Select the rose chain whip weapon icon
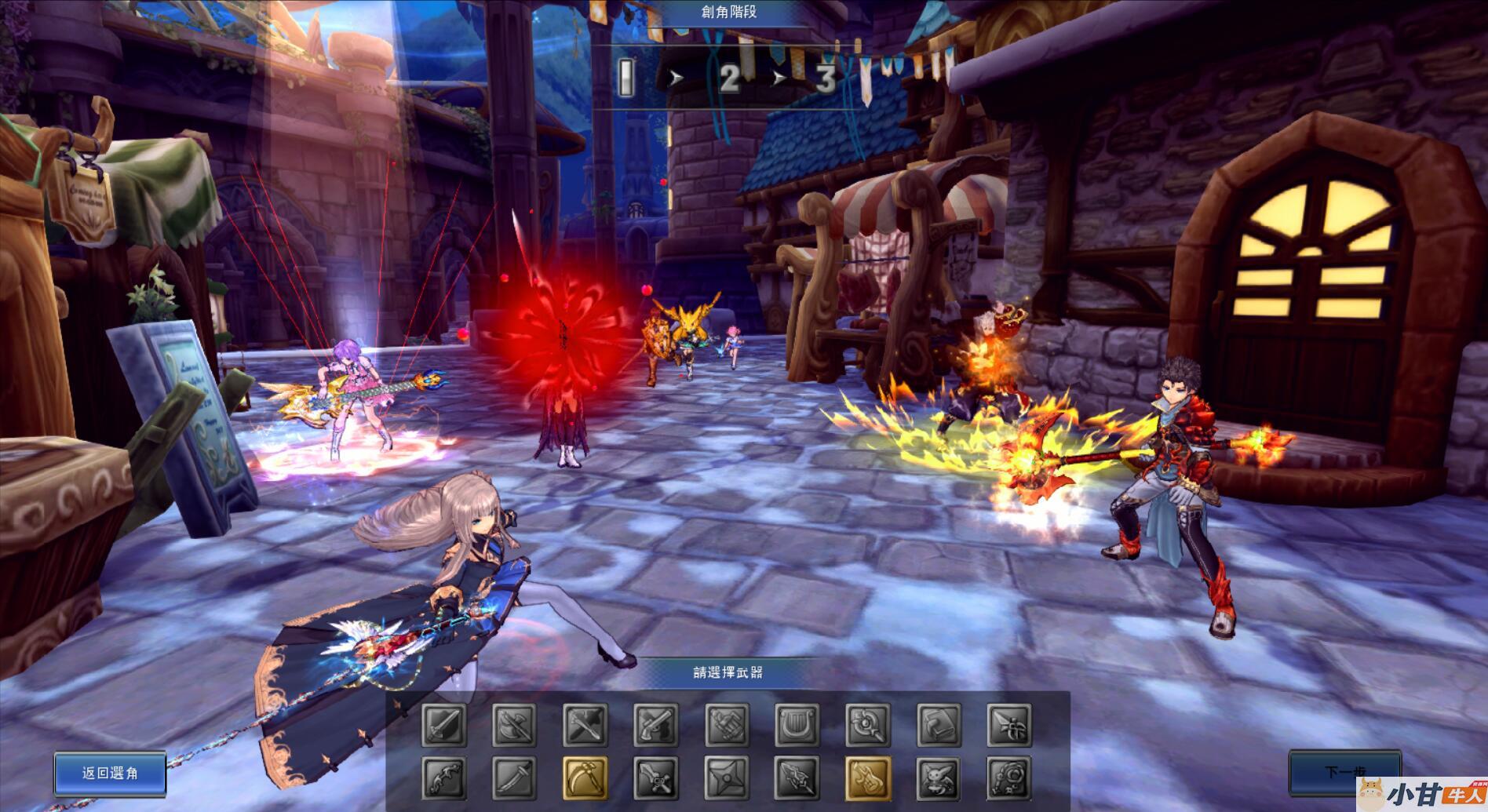This screenshot has width=1488, height=812. tap(1009, 777)
